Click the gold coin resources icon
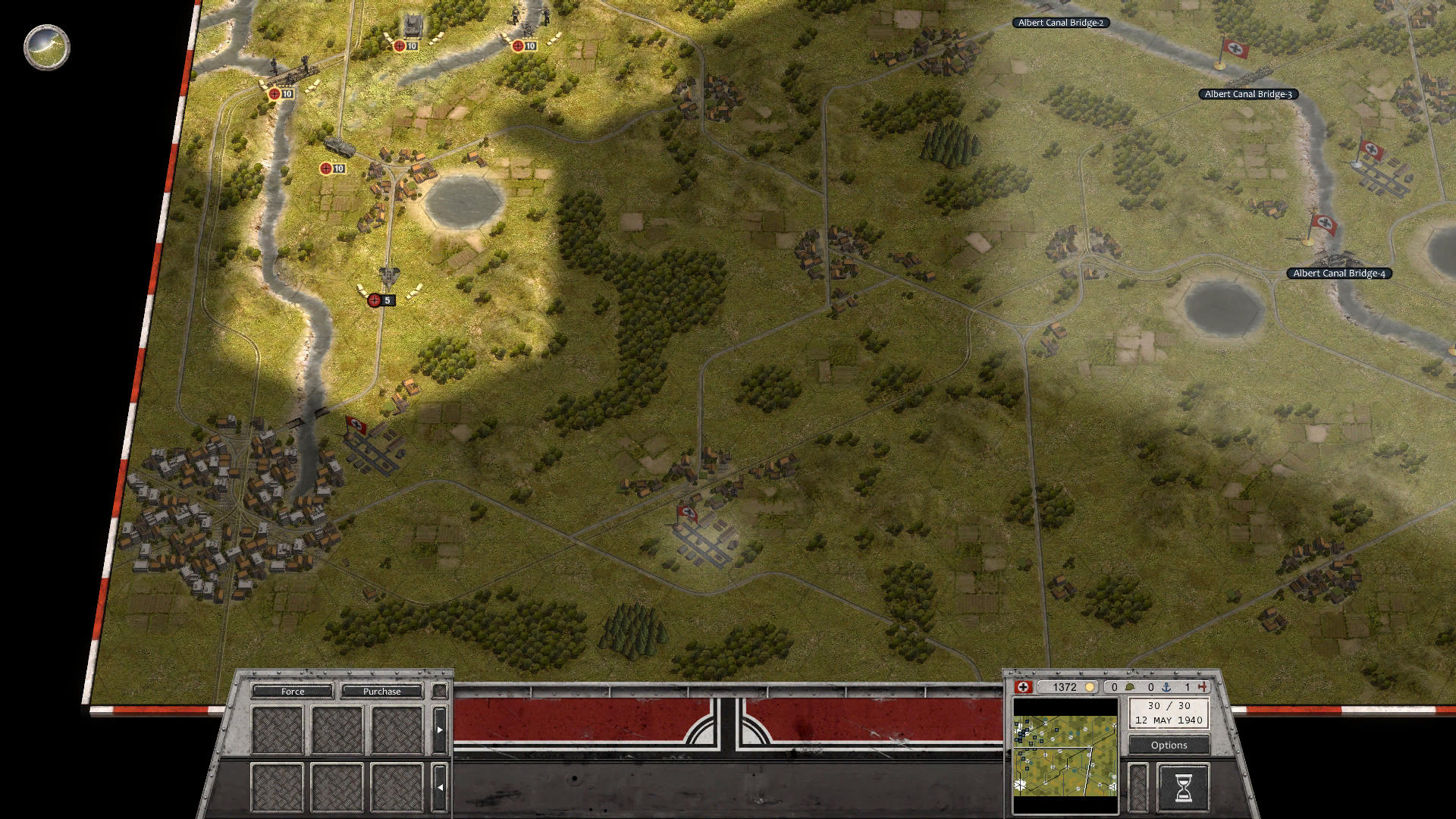This screenshot has height=819, width=1456. [1090, 687]
